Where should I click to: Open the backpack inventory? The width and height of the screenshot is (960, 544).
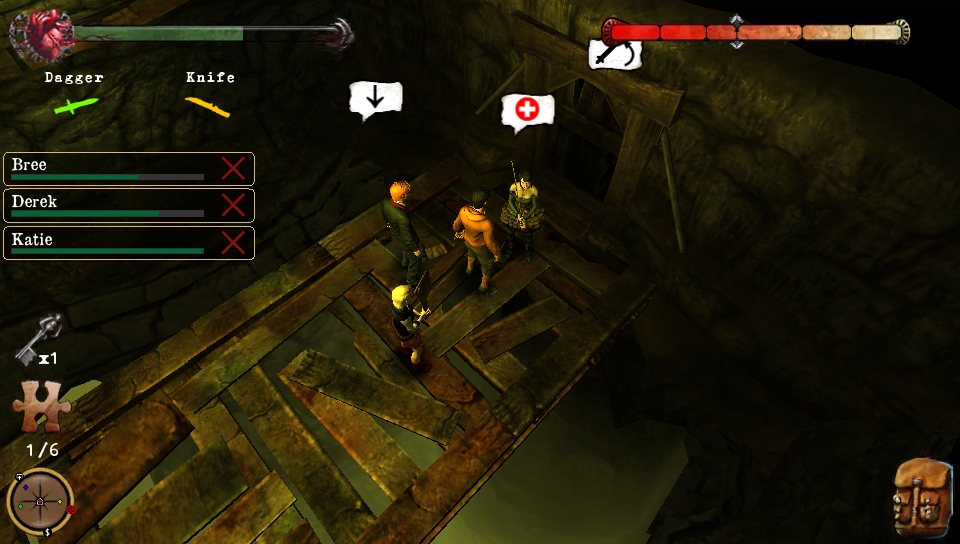coord(922,494)
